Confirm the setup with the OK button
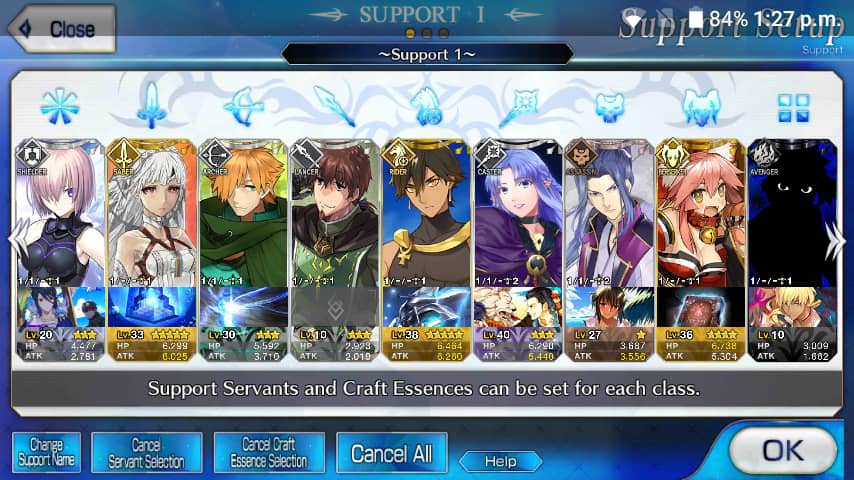 [781, 449]
